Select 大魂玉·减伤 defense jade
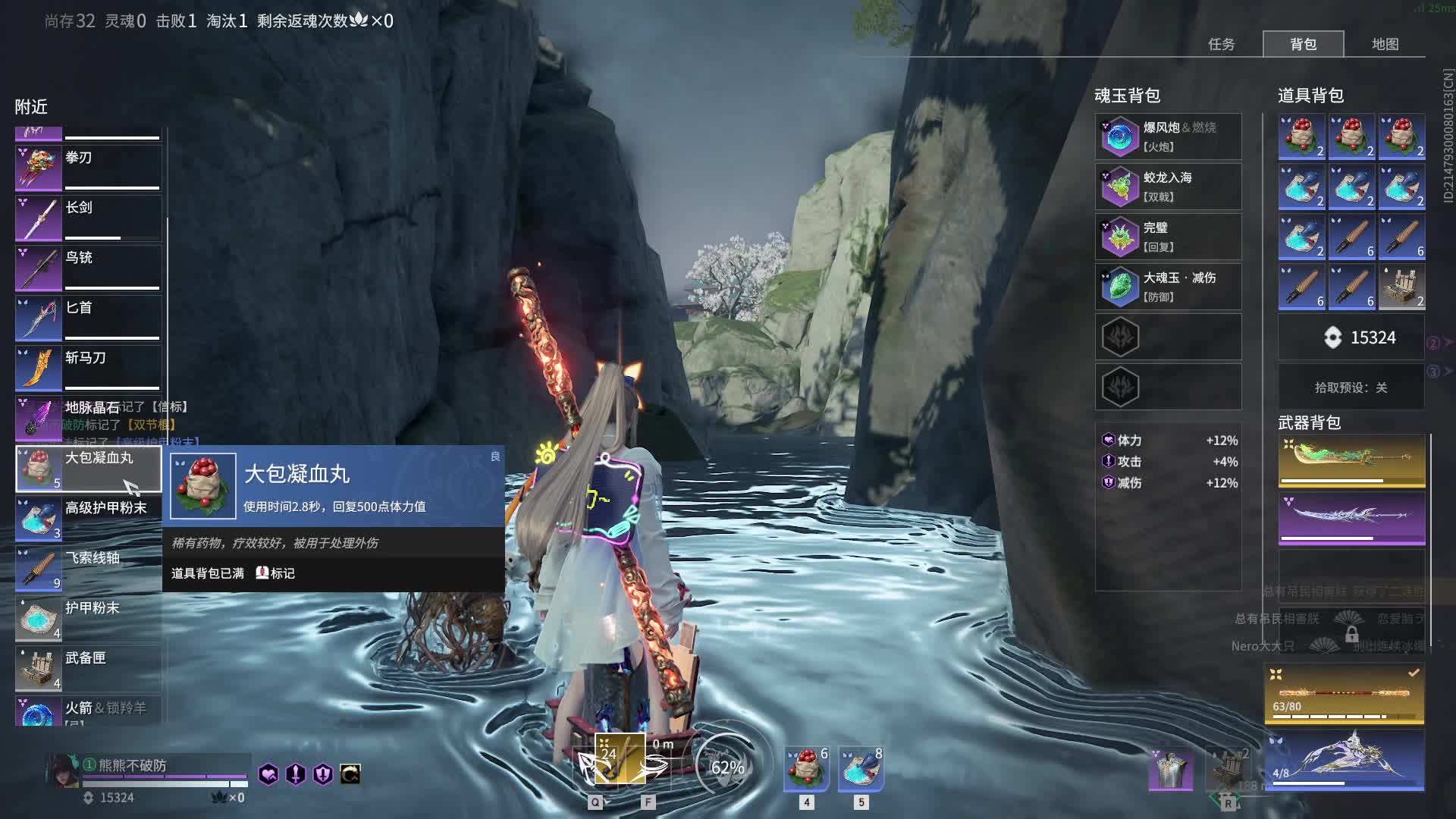 (x=1168, y=287)
